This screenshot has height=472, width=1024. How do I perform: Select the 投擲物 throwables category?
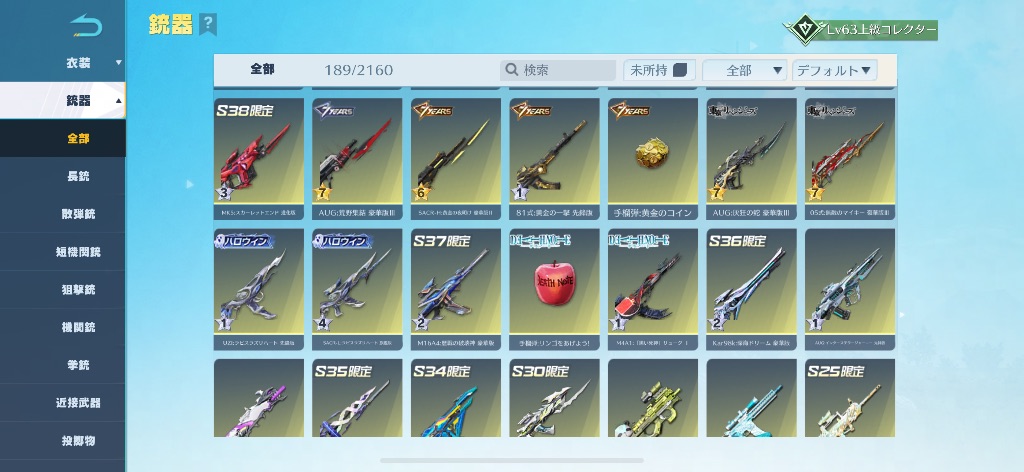tap(78, 441)
